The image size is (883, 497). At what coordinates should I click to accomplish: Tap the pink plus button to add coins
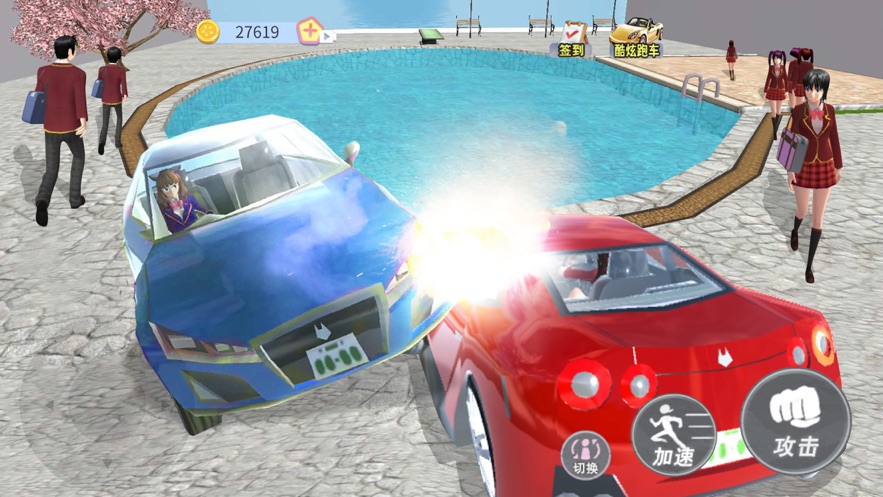(311, 32)
